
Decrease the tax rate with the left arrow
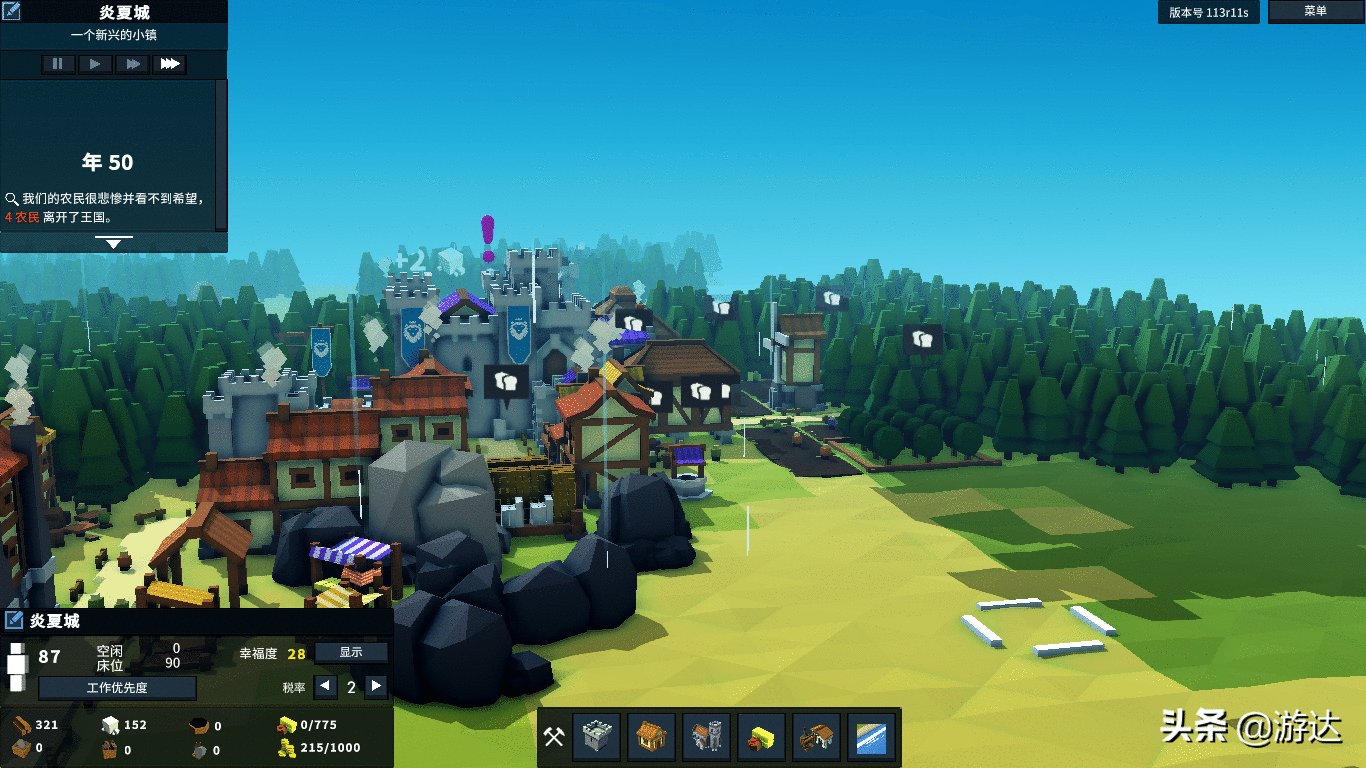tap(326, 687)
